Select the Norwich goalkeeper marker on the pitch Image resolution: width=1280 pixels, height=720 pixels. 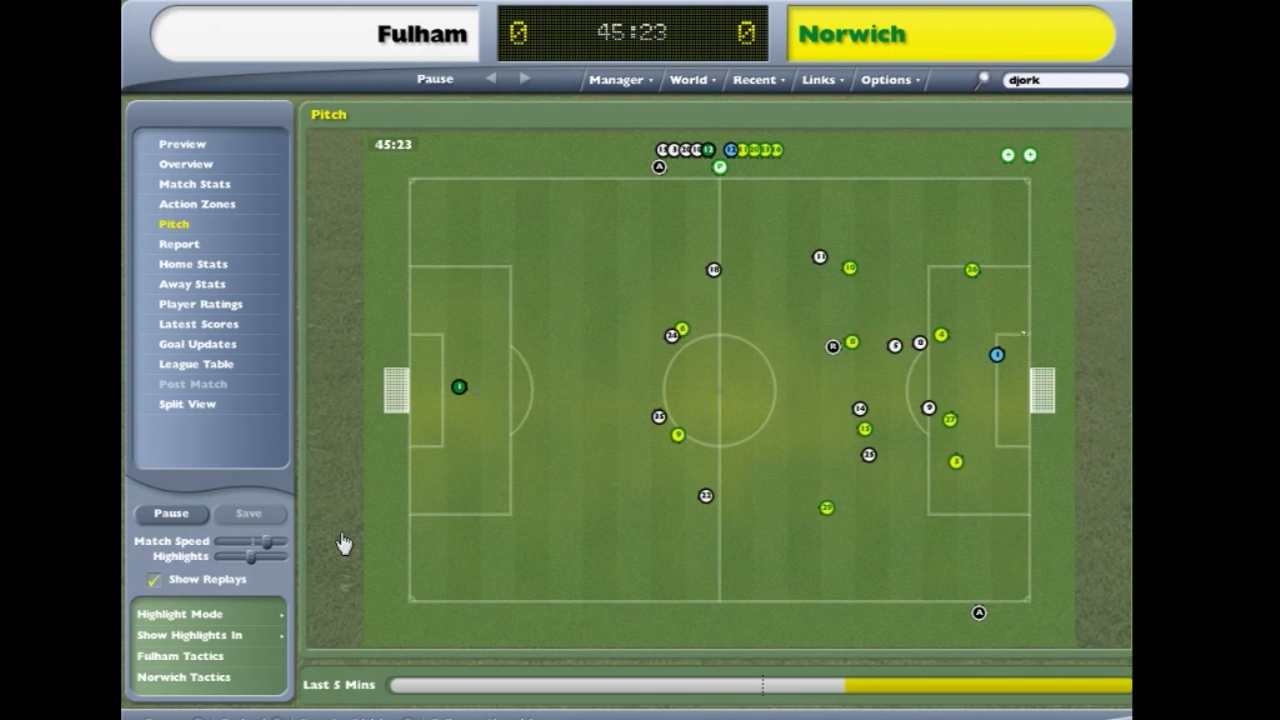[997, 355]
